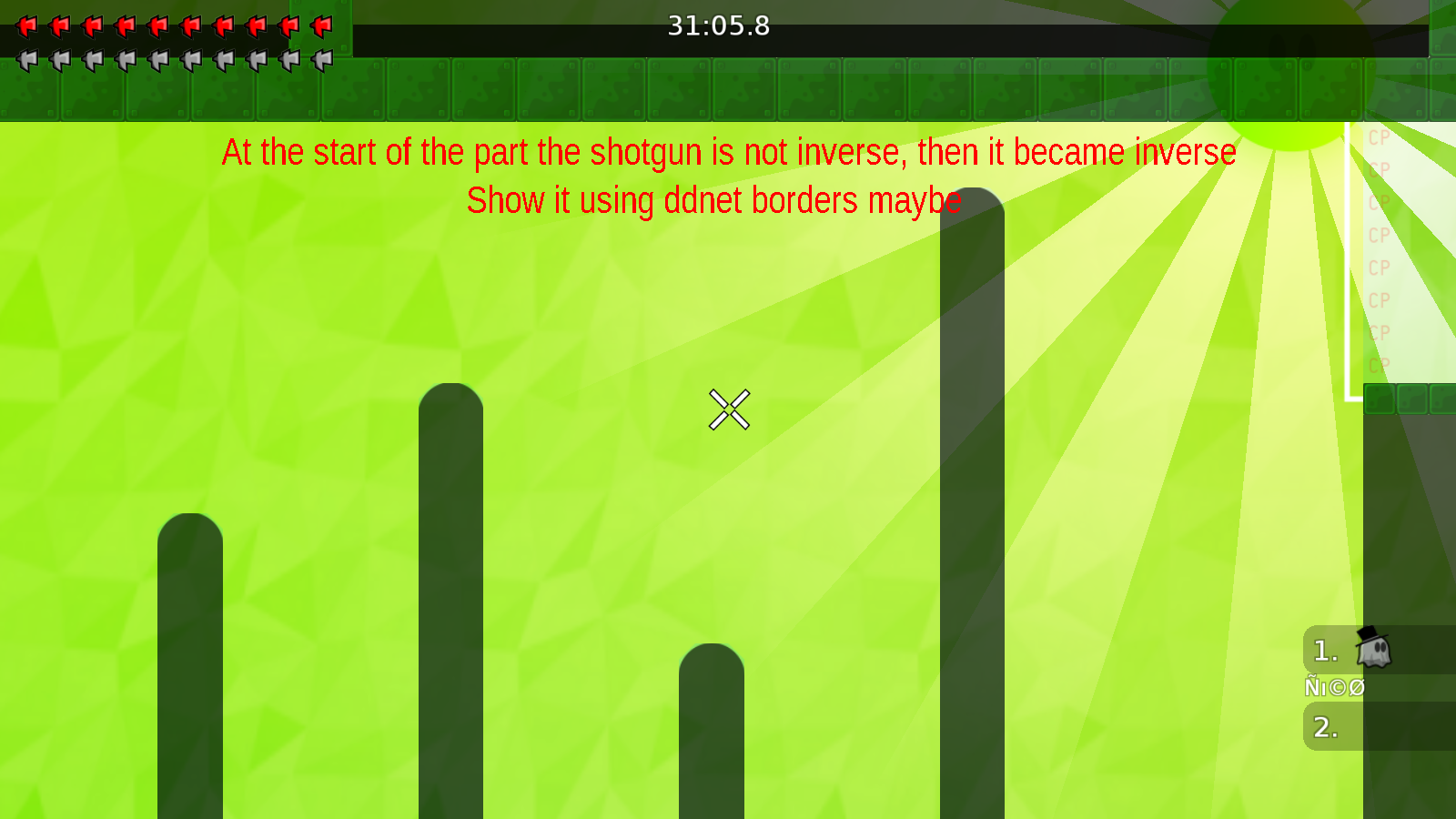
Task: Switch to the rank 1 scoreboard entry
Action: point(1324,652)
